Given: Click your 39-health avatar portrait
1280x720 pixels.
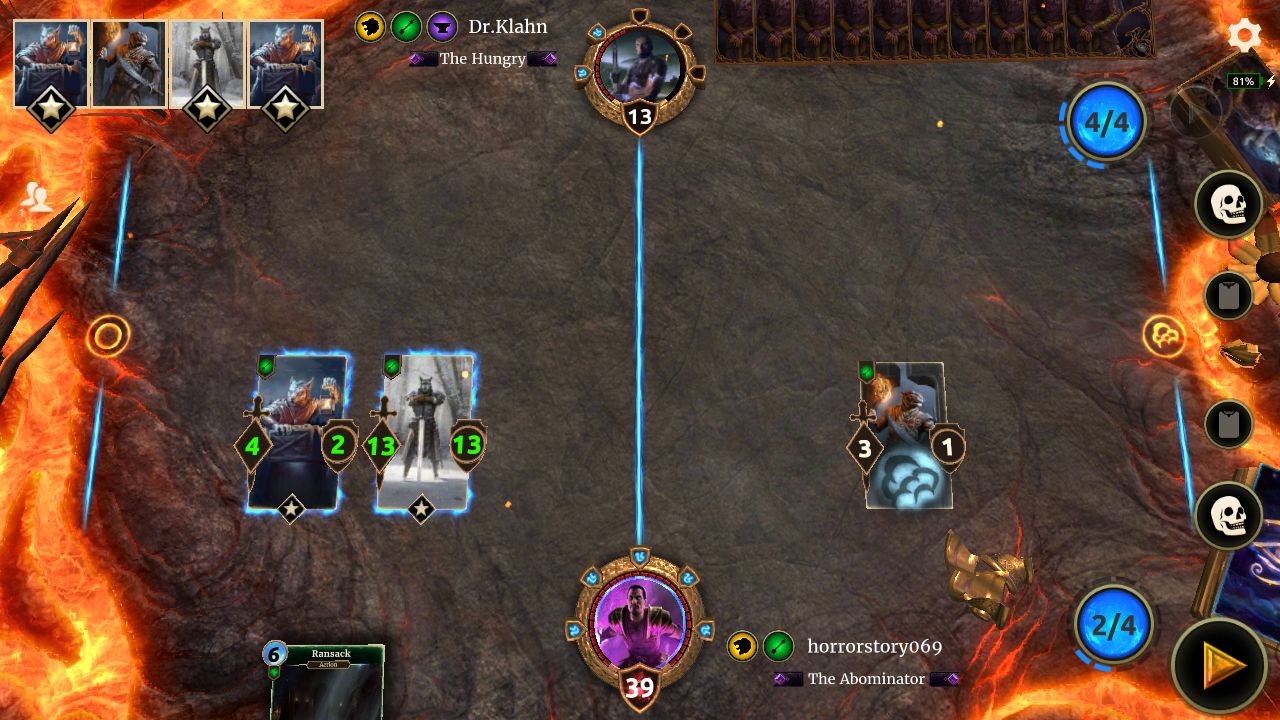Looking at the screenshot, I should [640, 622].
